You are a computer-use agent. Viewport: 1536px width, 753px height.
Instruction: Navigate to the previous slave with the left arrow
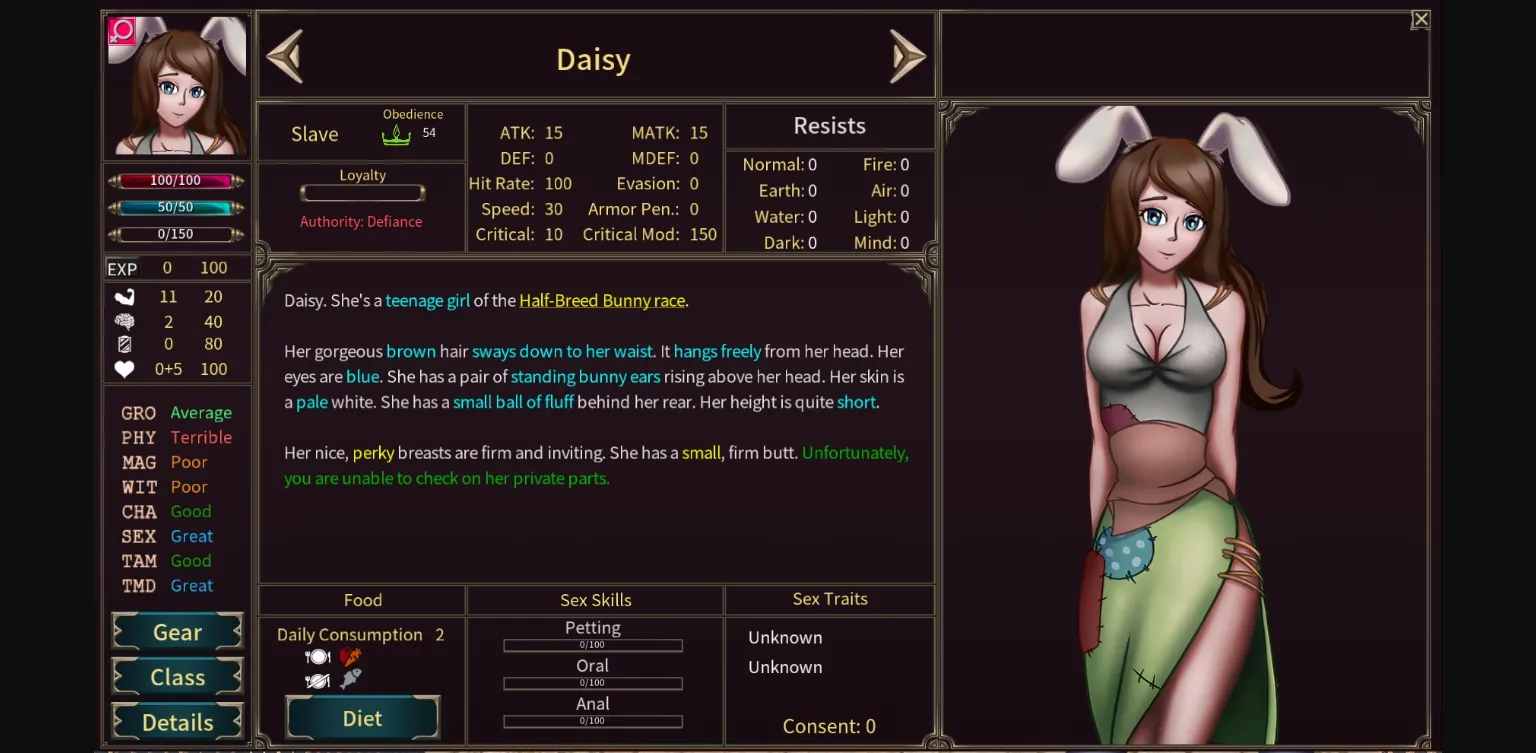coord(285,57)
